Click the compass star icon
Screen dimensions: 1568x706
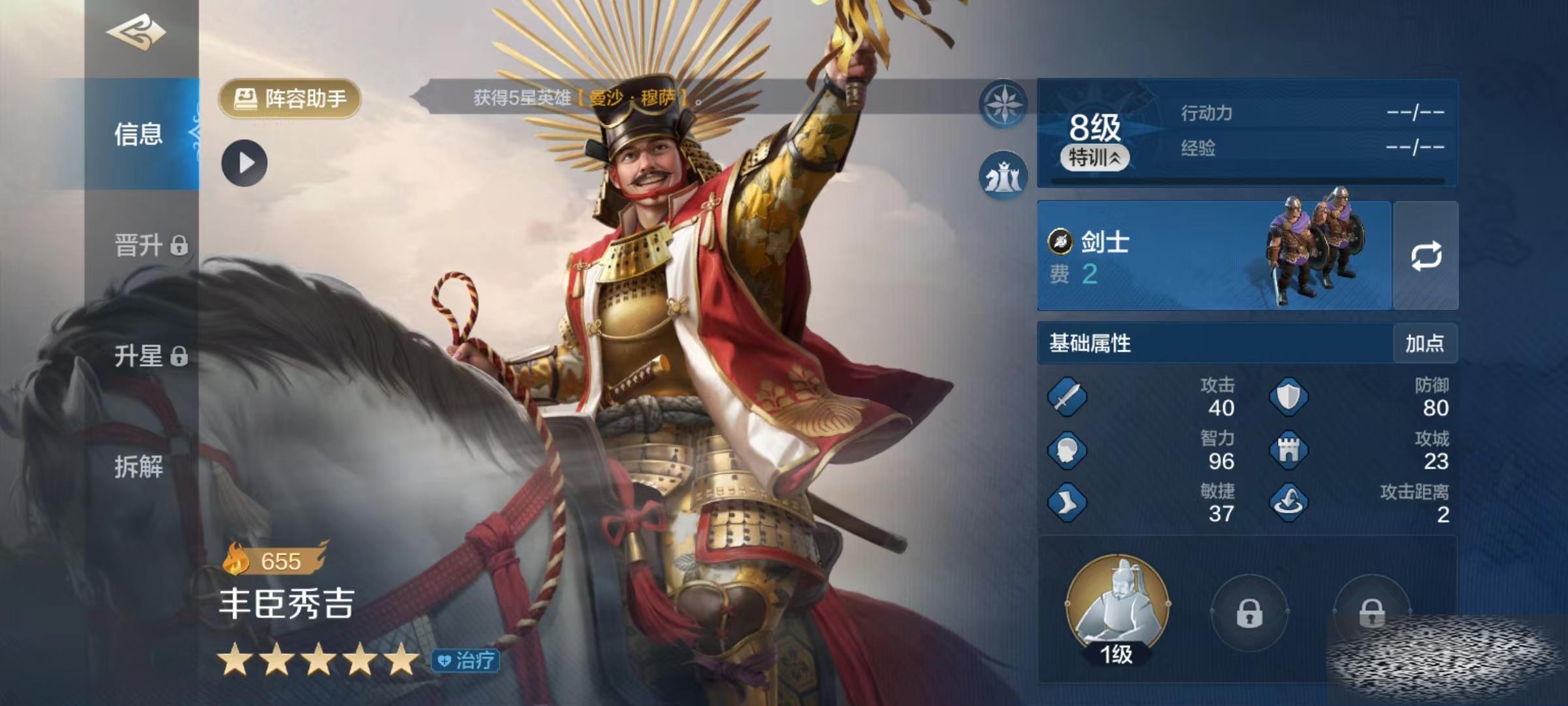[1003, 104]
